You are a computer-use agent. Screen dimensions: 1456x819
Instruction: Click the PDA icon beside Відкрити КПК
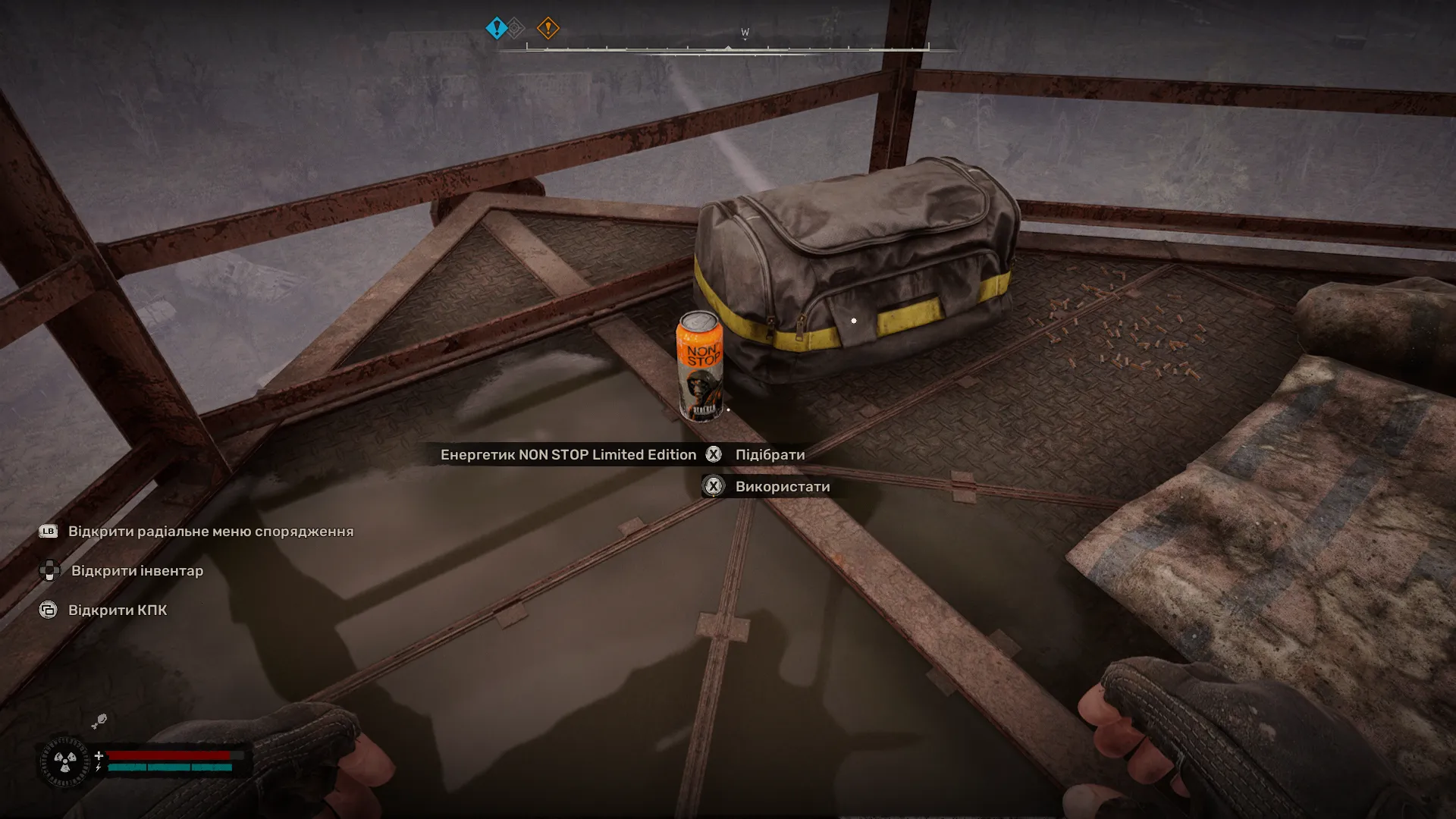48,609
